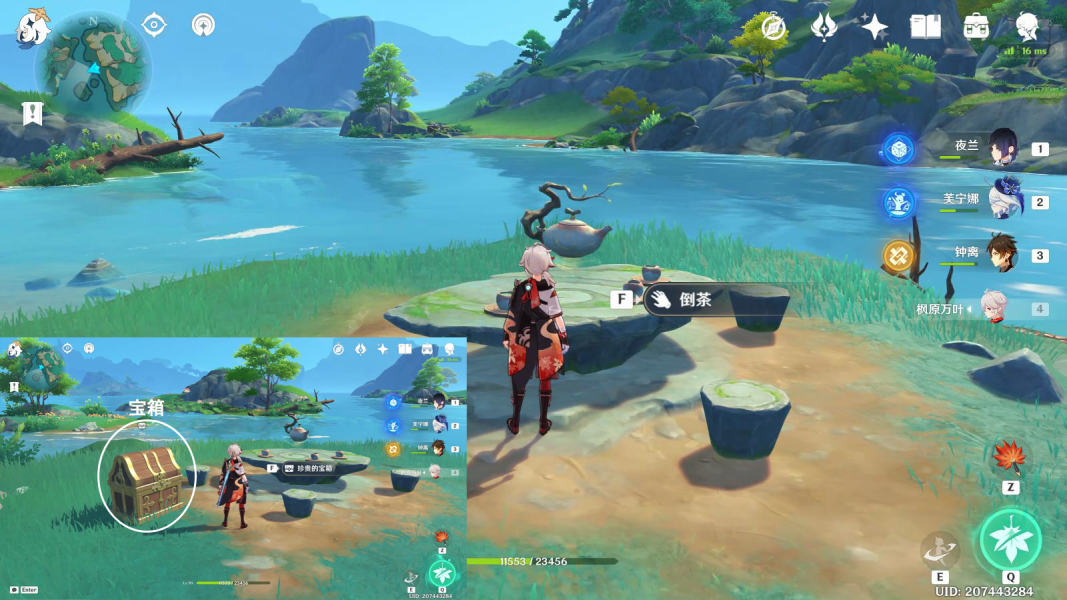
Task: Open the compass events icon
Action: [772, 27]
